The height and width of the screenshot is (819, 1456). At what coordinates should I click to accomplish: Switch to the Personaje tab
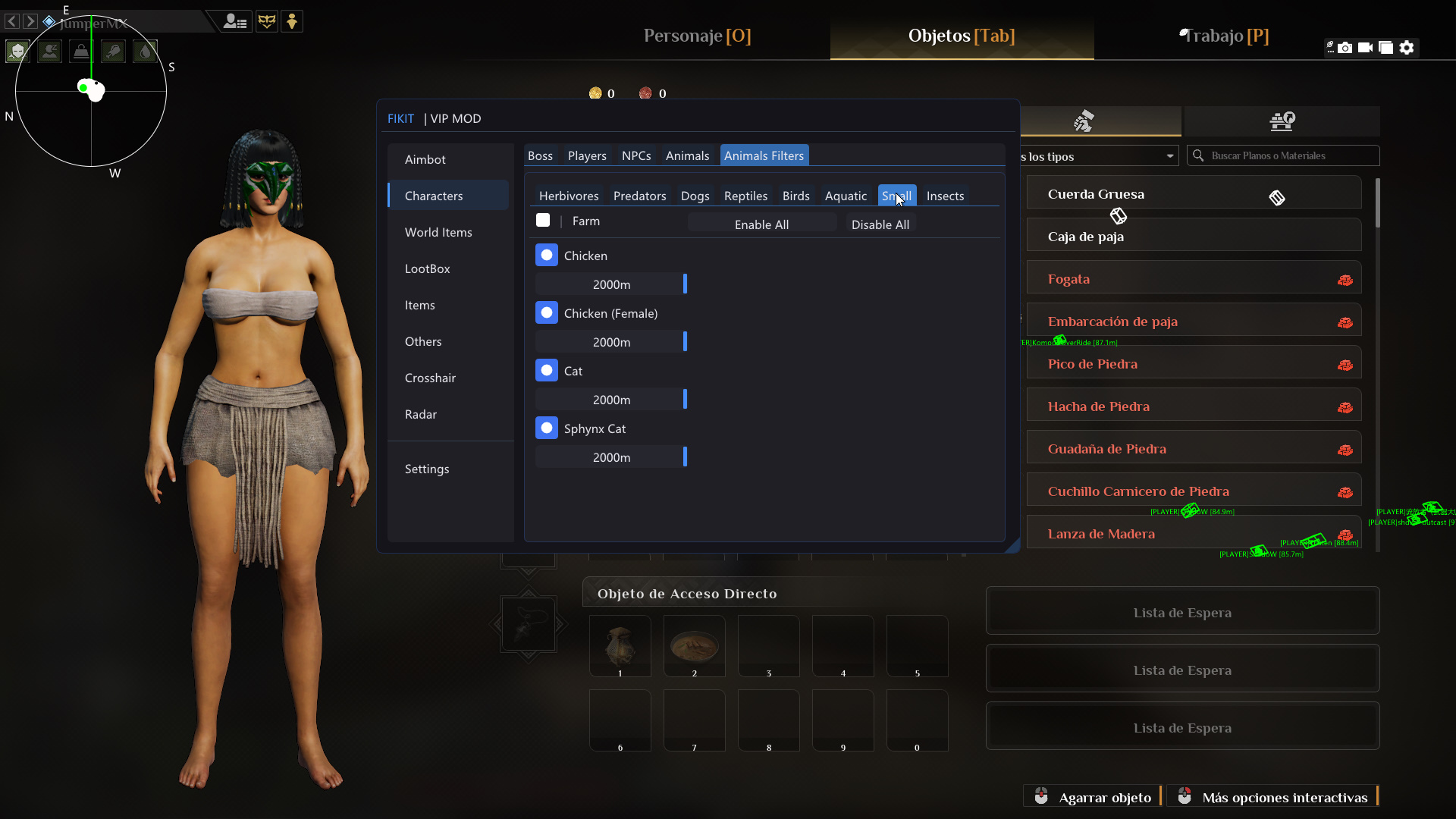click(696, 36)
